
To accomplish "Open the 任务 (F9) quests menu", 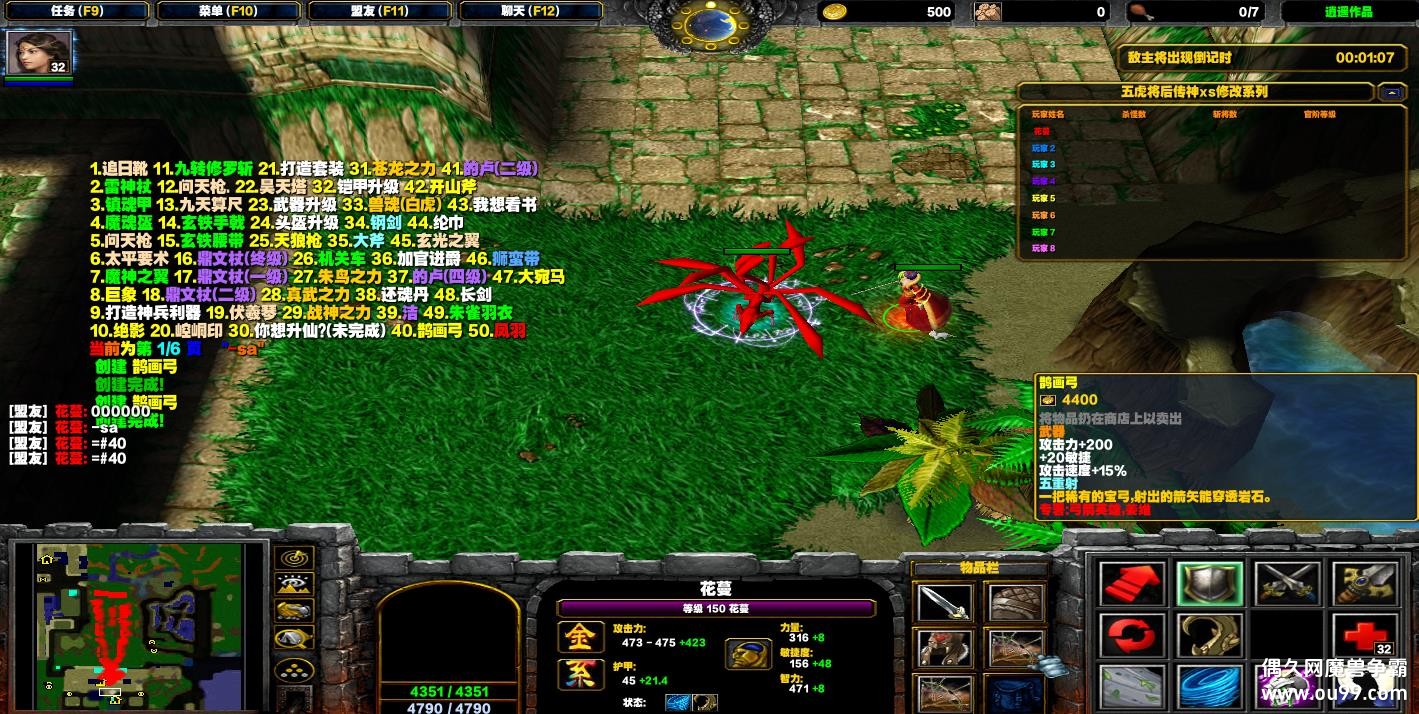I will tap(75, 12).
